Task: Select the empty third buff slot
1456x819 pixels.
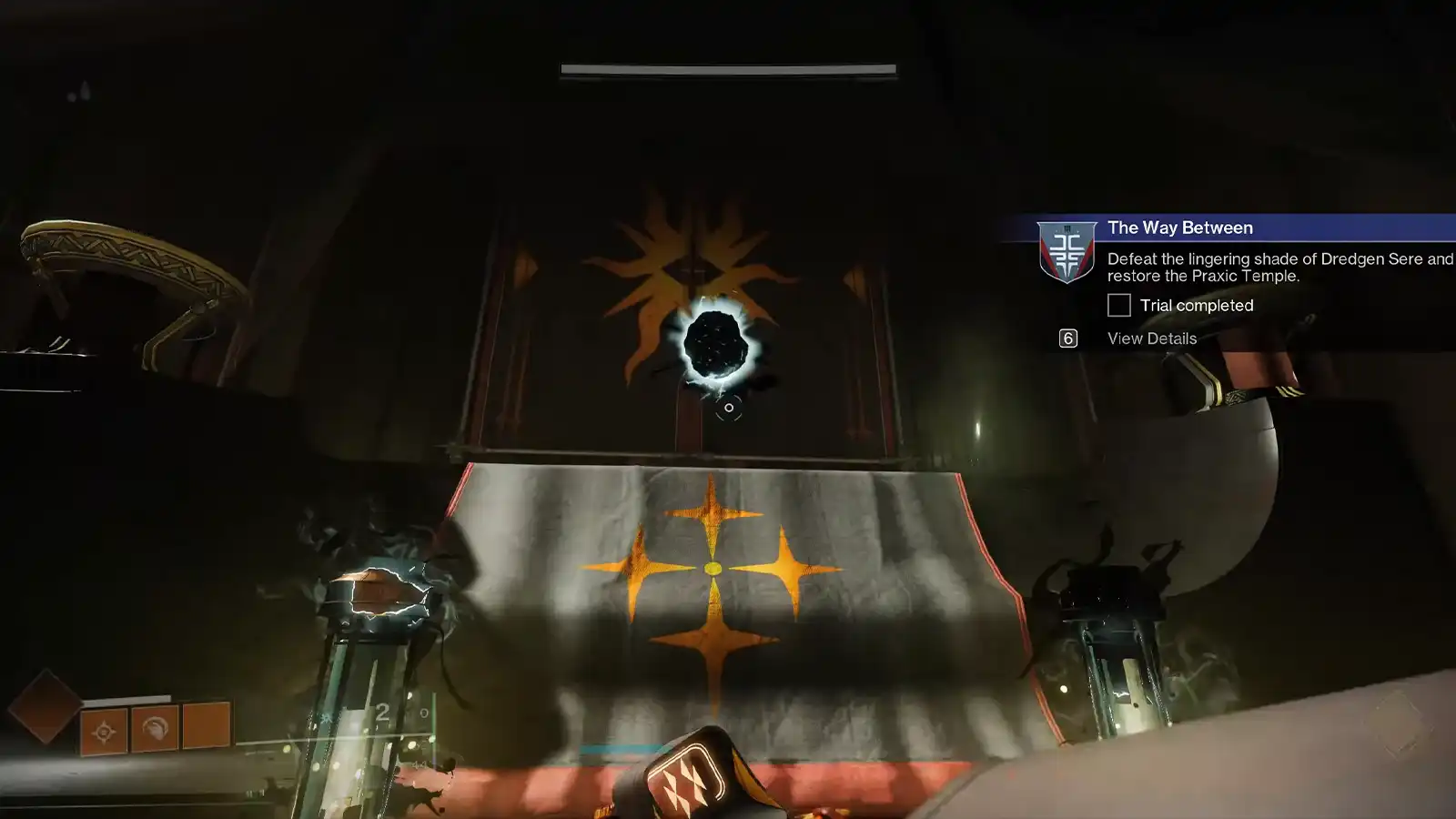Action: tap(206, 725)
